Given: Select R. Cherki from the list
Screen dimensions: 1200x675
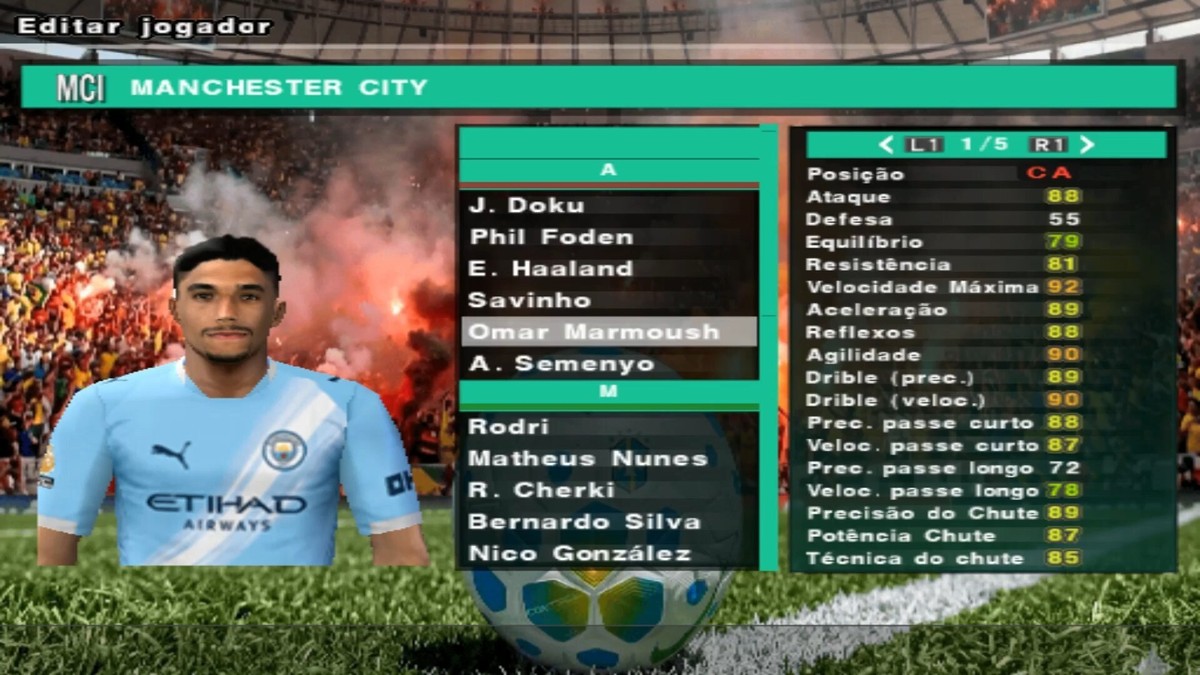Looking at the screenshot, I should tap(541, 490).
